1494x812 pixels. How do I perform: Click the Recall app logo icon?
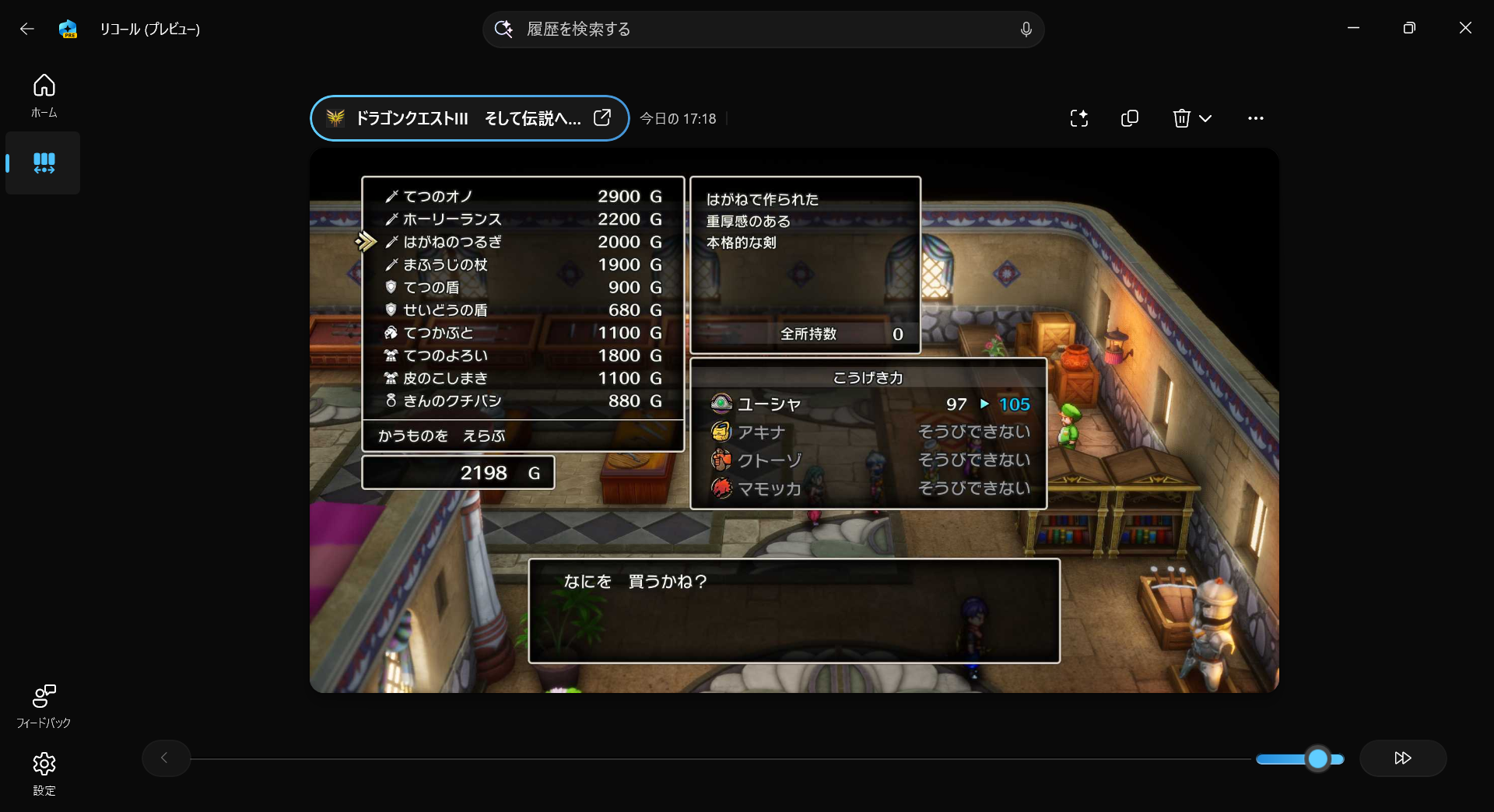pyautogui.click(x=68, y=29)
